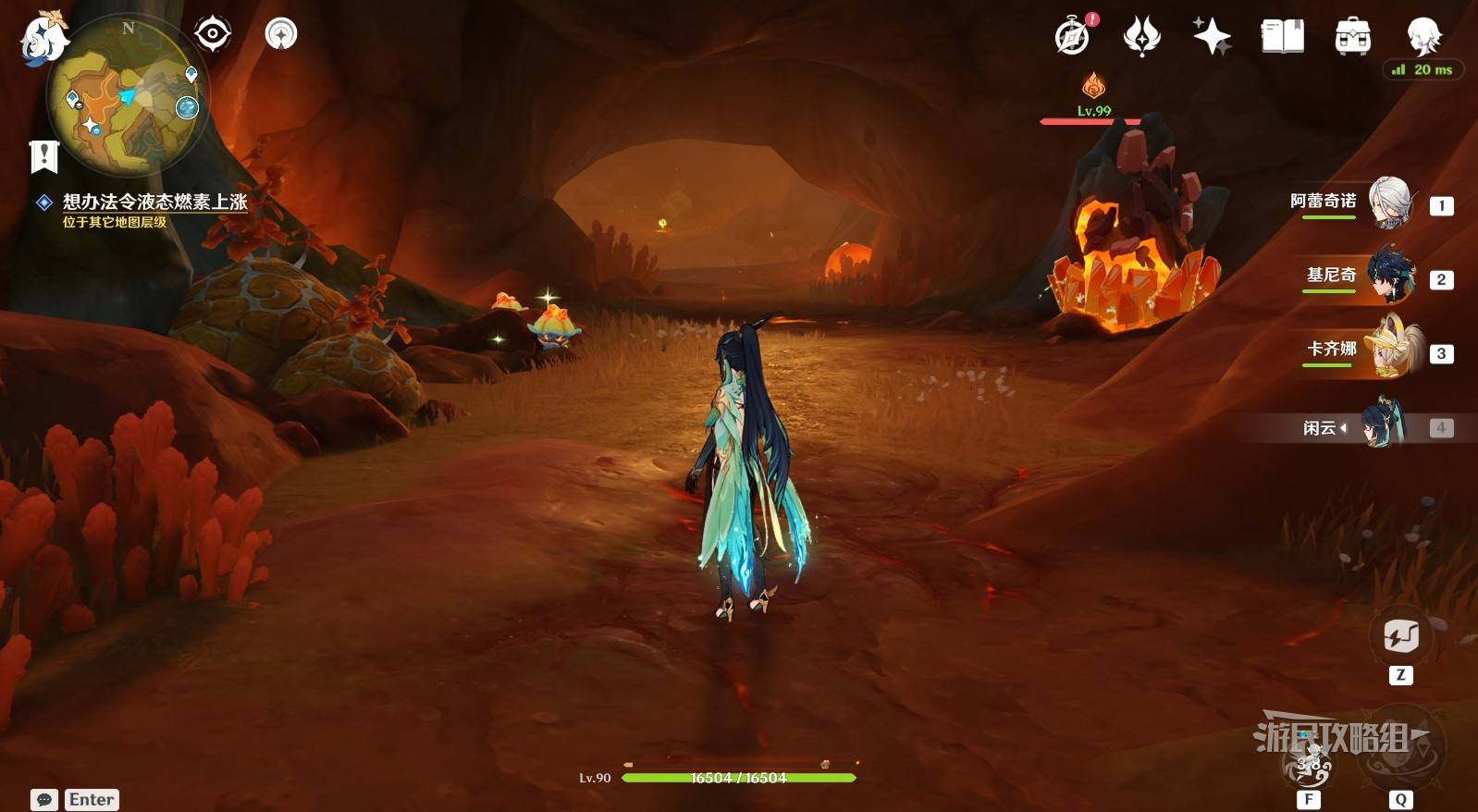Switch to party member 基尼奇
1478x812 pixels.
[x=1389, y=277]
